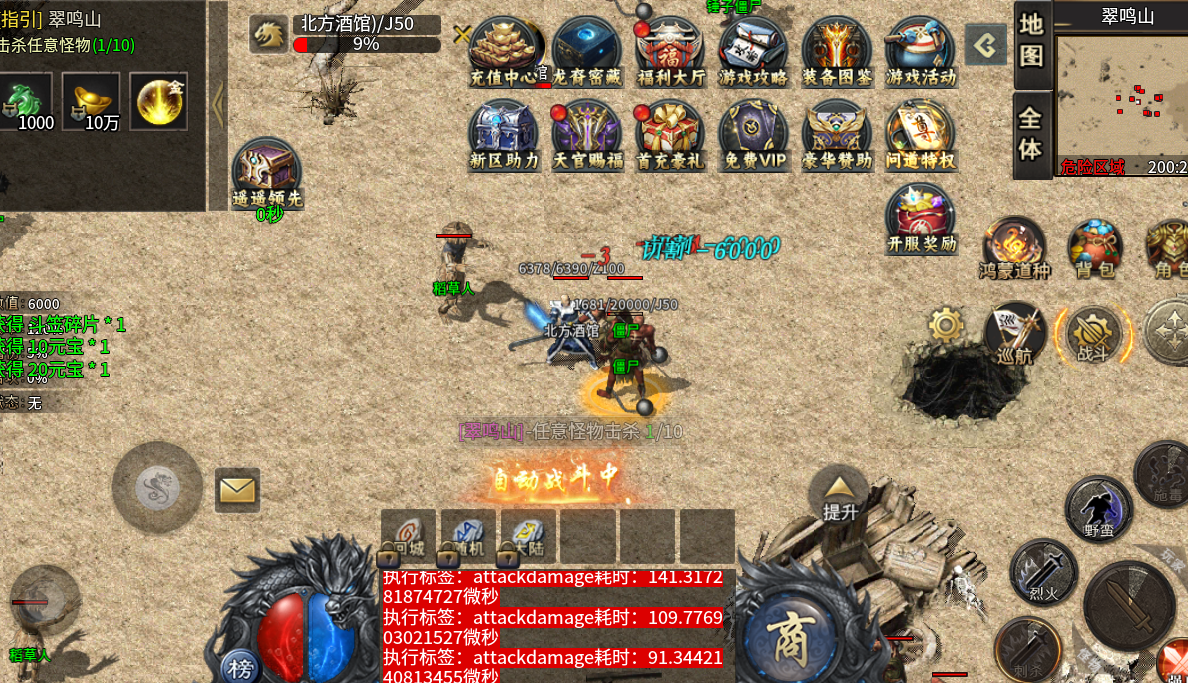1188x683 pixels.
Task: Open the 装备图鉴 equipment codex
Action: (x=837, y=49)
